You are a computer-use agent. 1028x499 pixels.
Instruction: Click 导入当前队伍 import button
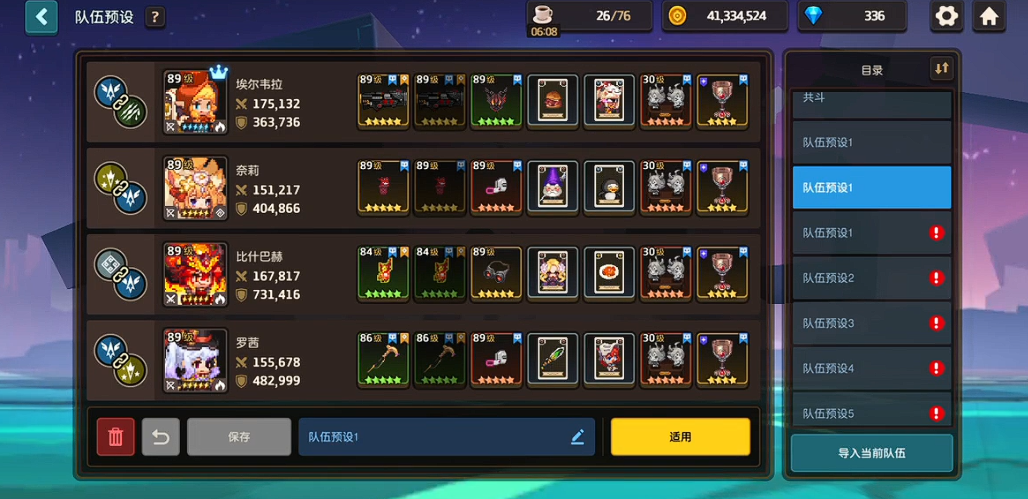871,453
